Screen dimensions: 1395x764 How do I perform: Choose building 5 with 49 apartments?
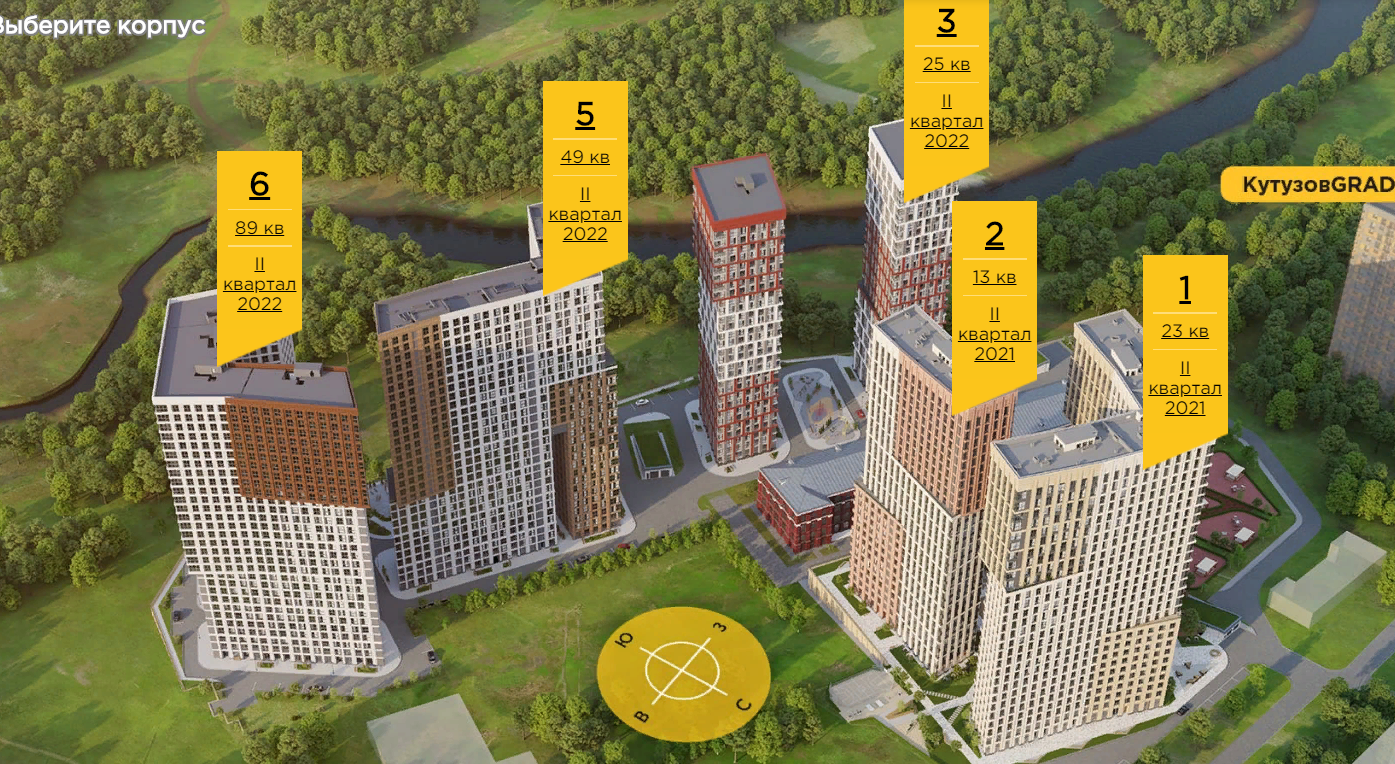click(585, 116)
